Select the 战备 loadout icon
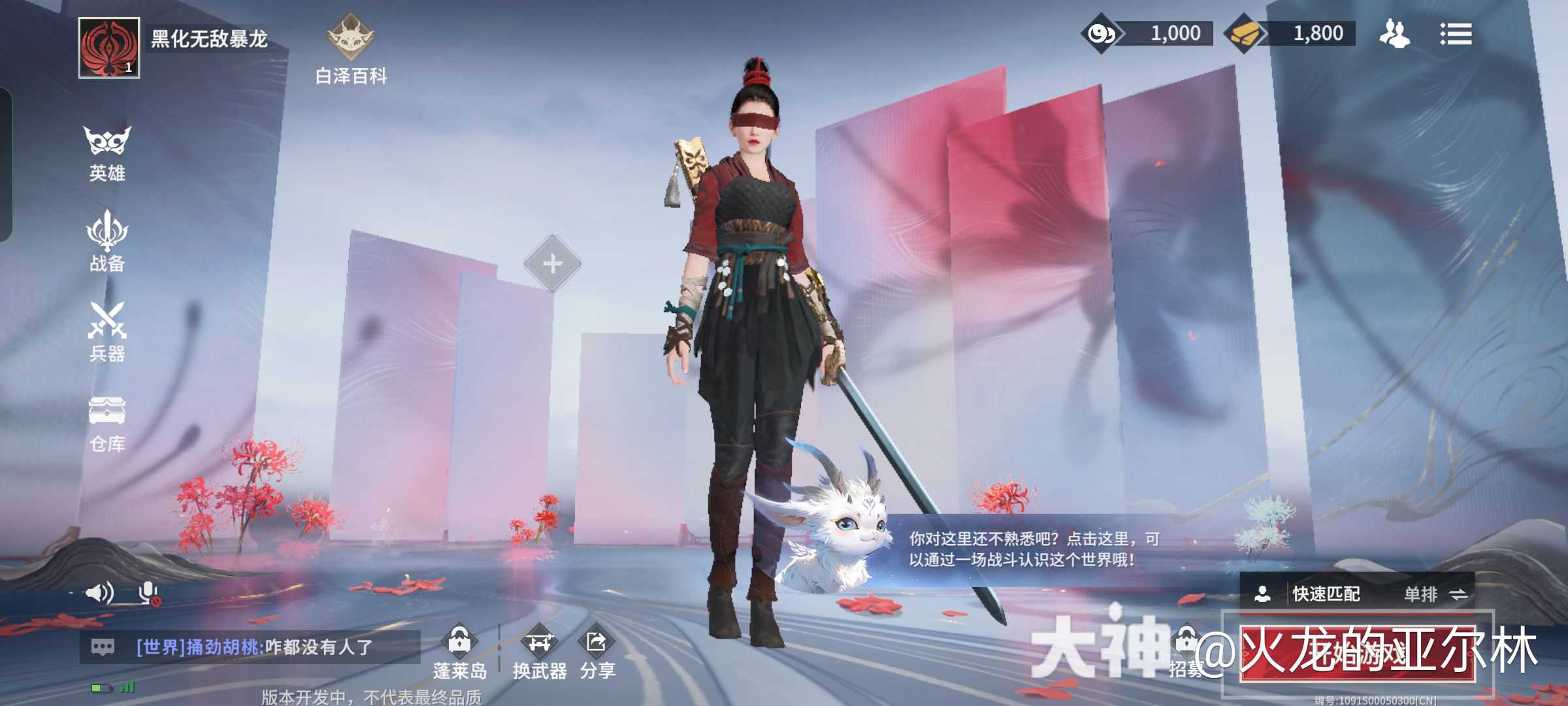The image size is (1568, 706). pos(106,242)
